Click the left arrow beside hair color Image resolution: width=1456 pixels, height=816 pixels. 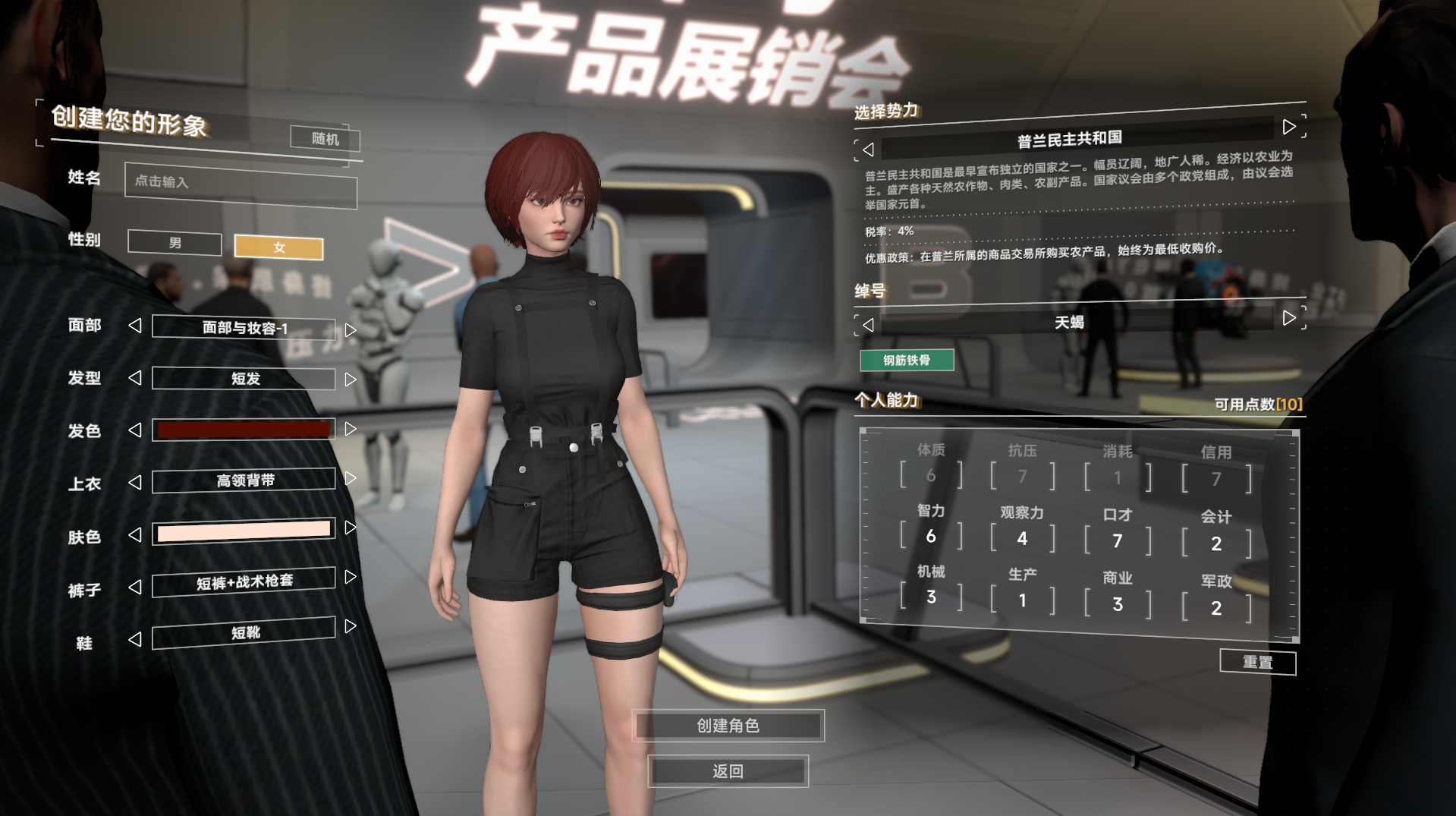[x=136, y=429]
